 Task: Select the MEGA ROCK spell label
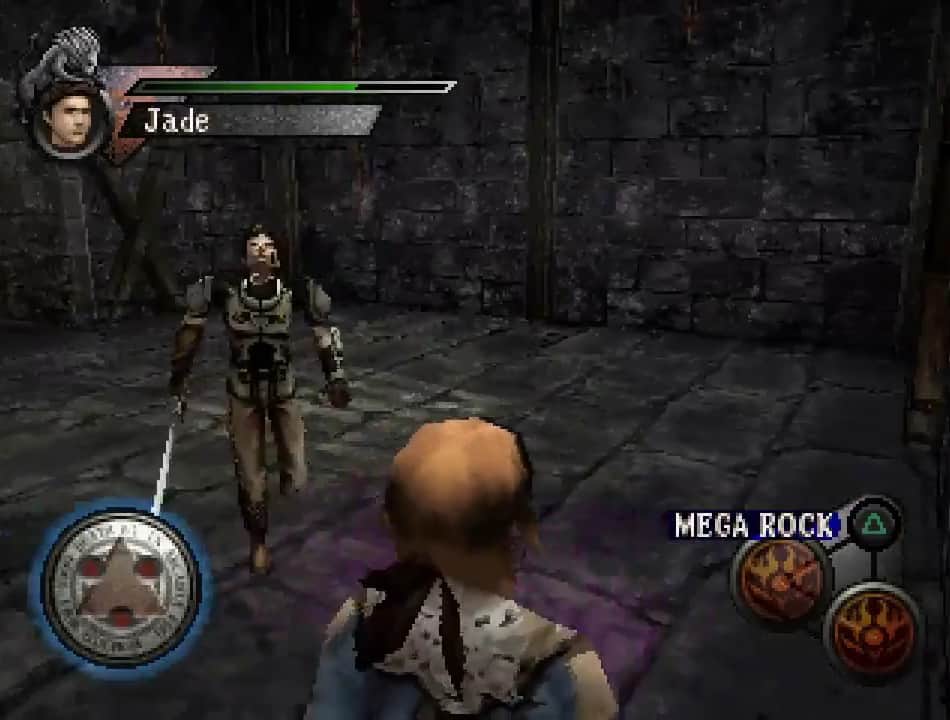click(x=756, y=524)
